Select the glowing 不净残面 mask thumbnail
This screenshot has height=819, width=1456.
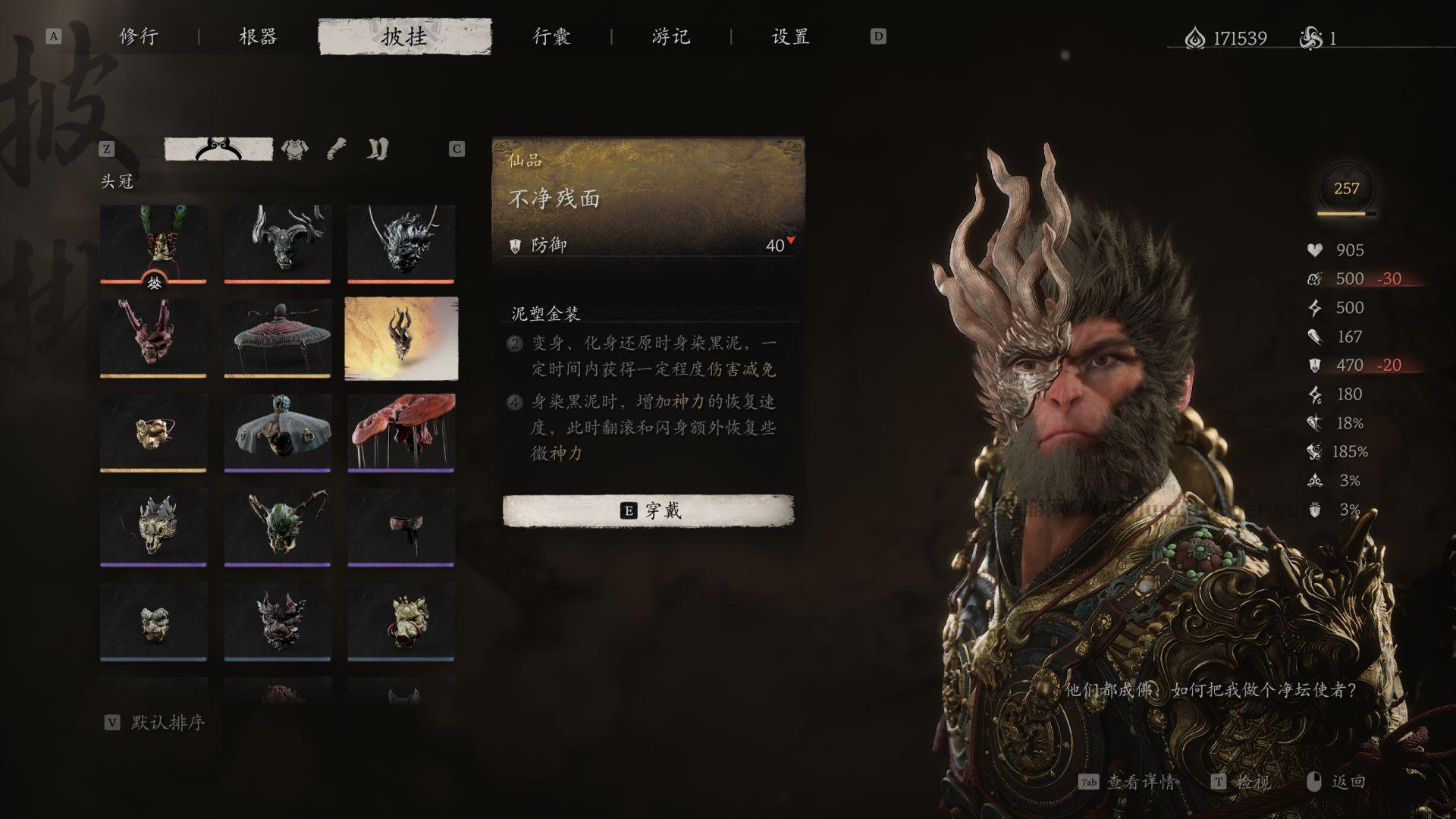click(401, 336)
